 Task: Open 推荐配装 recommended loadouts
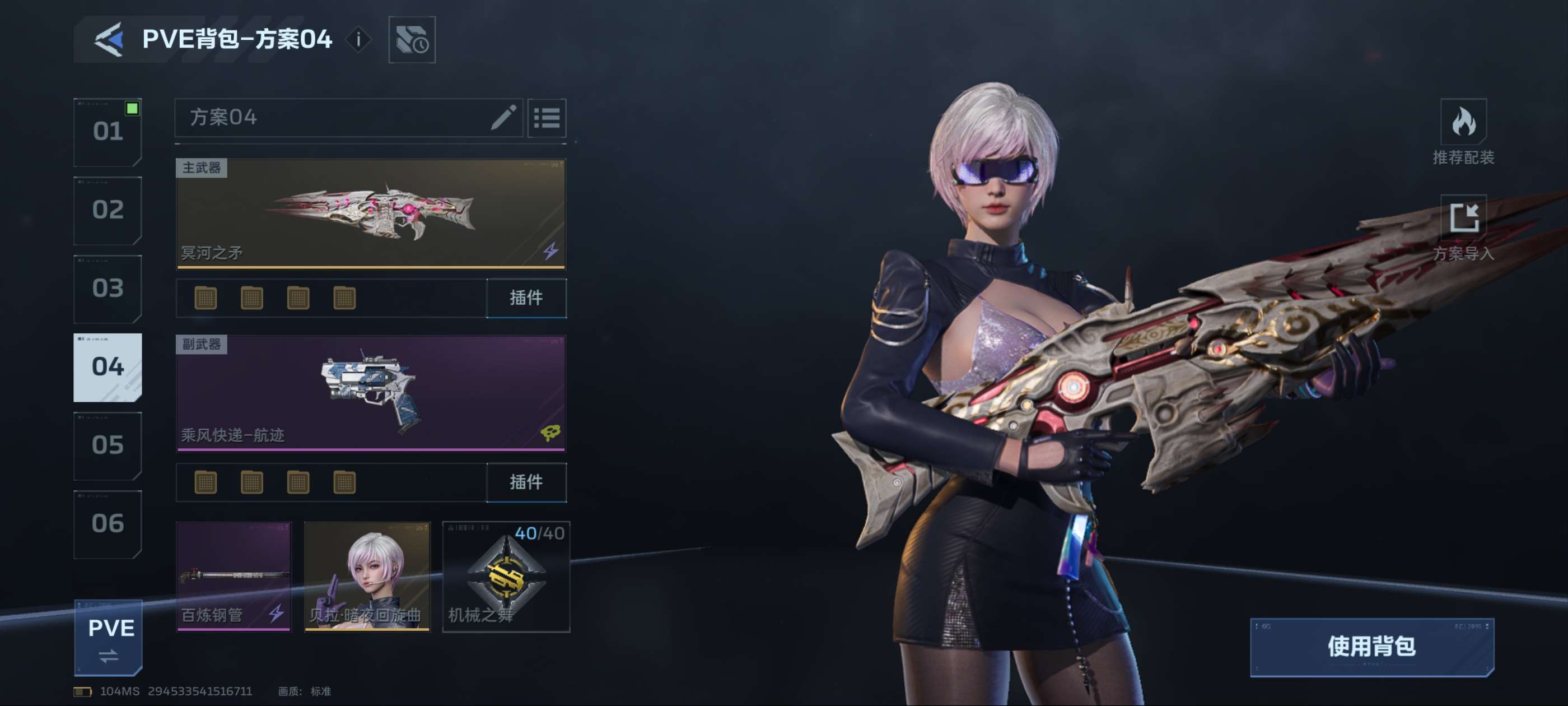1463,132
